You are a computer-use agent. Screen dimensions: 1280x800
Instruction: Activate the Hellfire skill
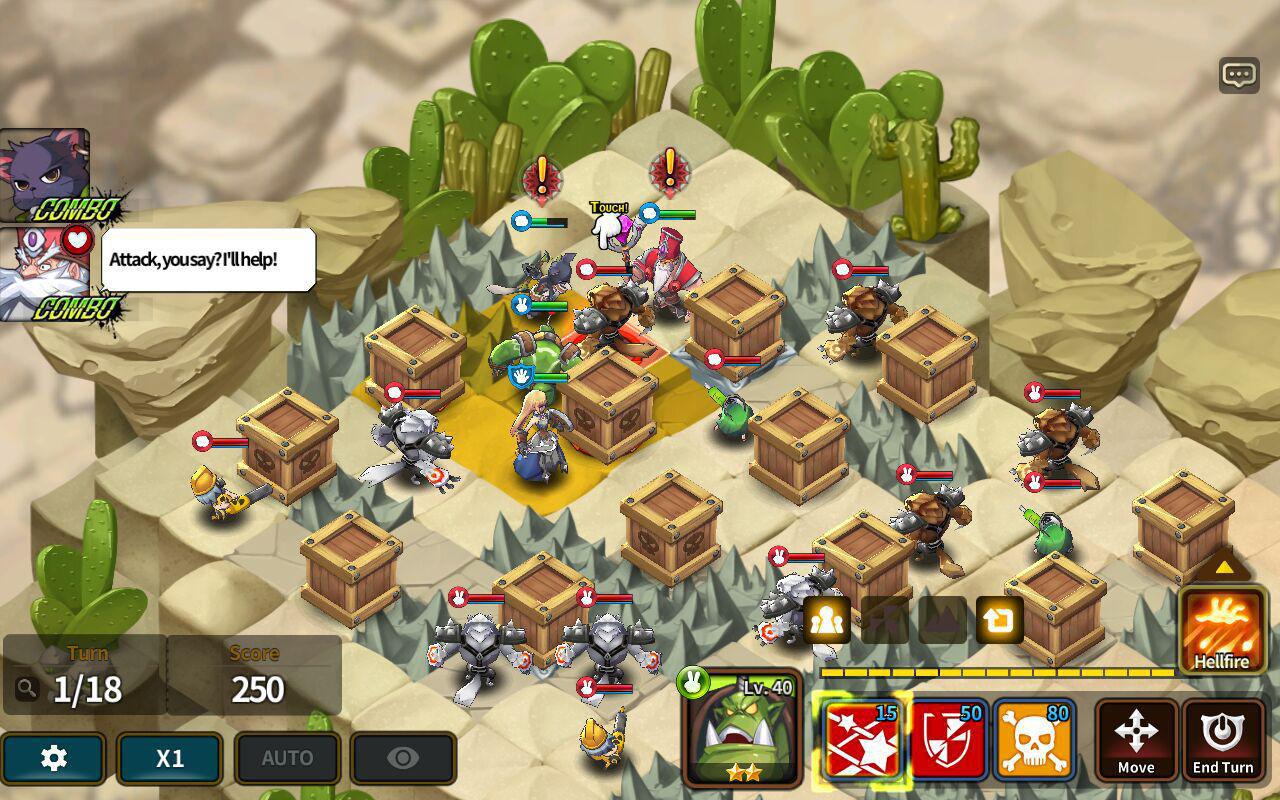coord(1221,630)
